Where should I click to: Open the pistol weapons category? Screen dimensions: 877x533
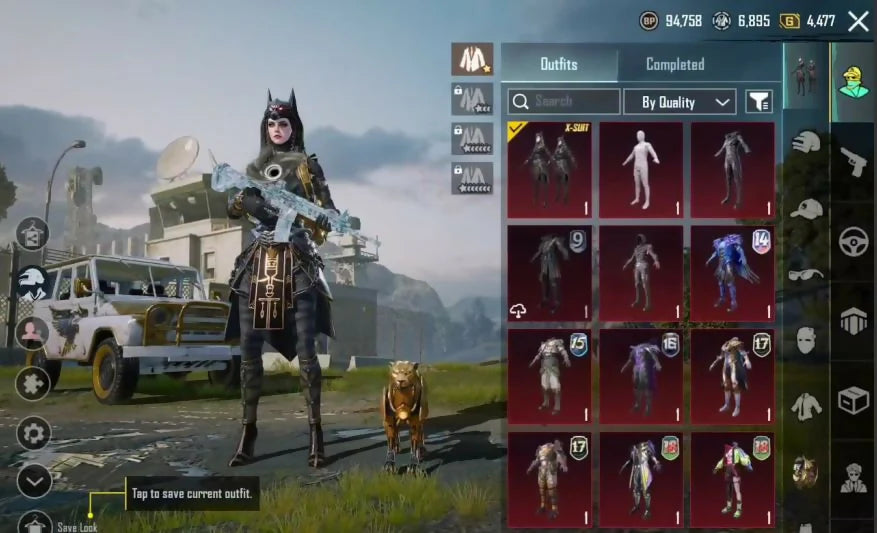click(x=853, y=160)
